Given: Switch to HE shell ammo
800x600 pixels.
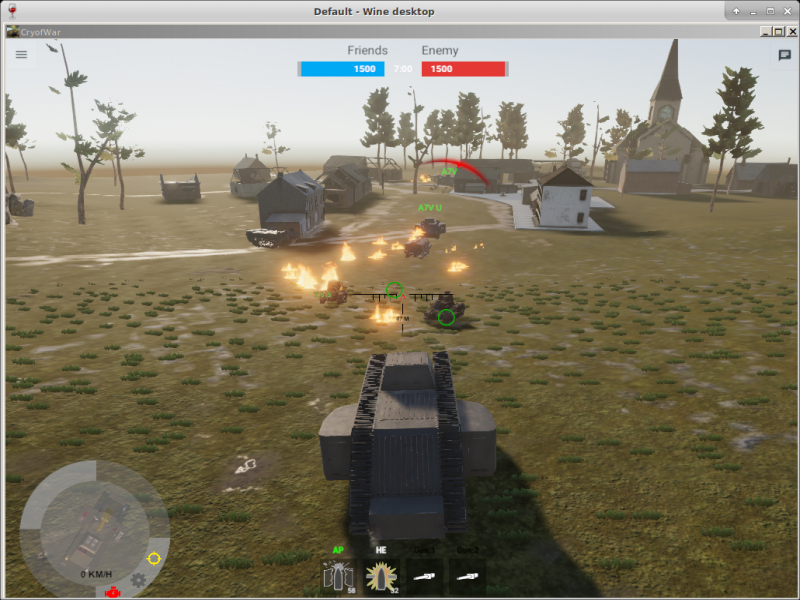Looking at the screenshot, I should (381, 576).
